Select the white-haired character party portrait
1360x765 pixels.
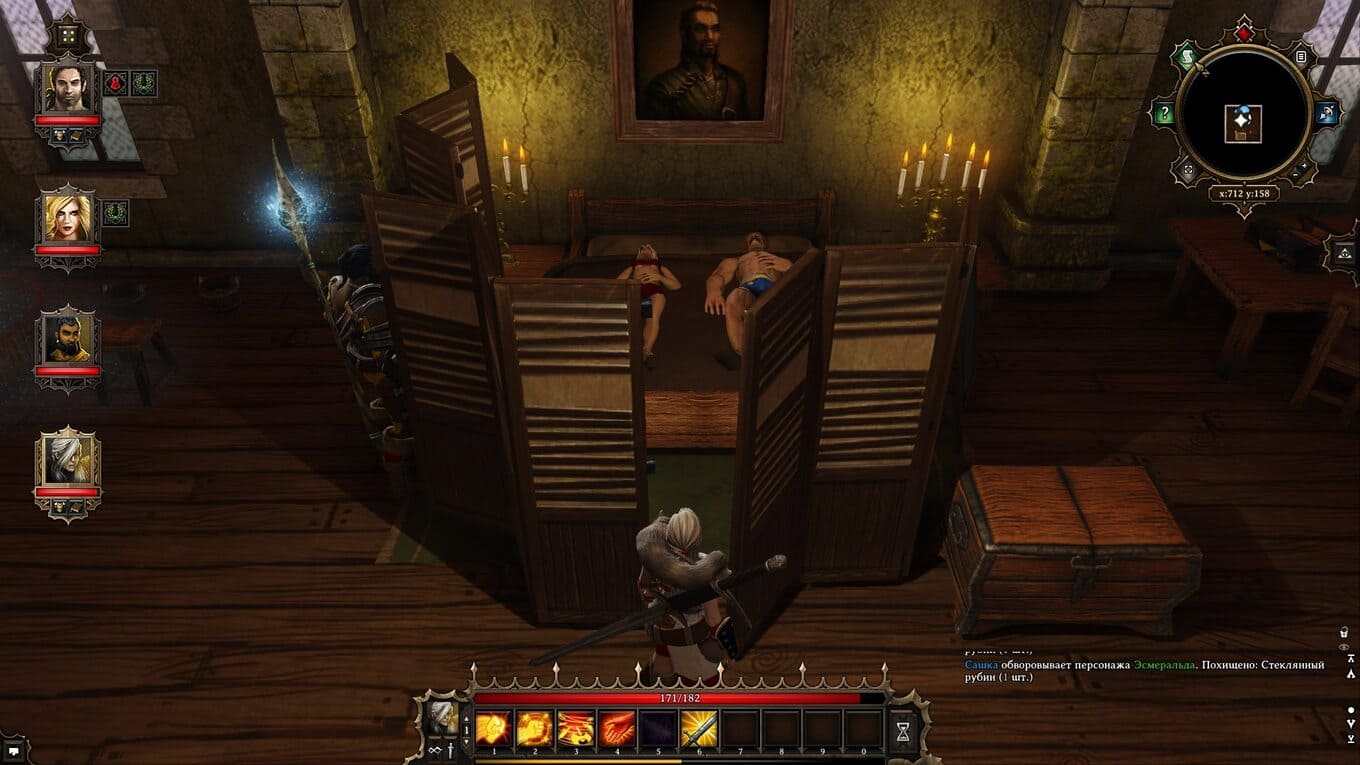point(68,459)
